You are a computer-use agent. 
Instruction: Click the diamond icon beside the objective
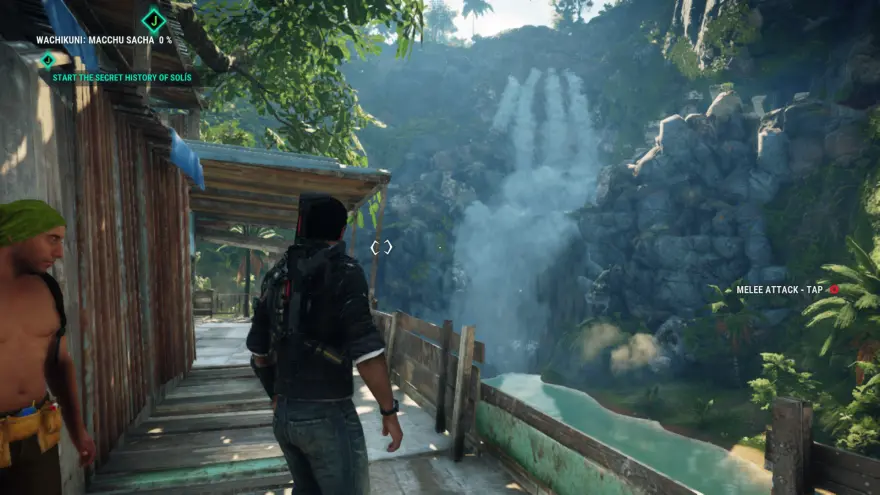46,60
